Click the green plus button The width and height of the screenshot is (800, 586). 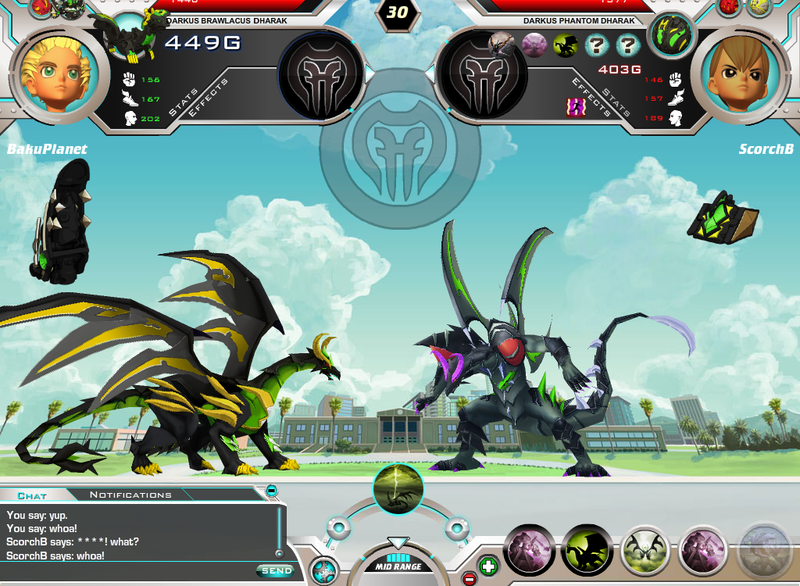click(x=487, y=565)
